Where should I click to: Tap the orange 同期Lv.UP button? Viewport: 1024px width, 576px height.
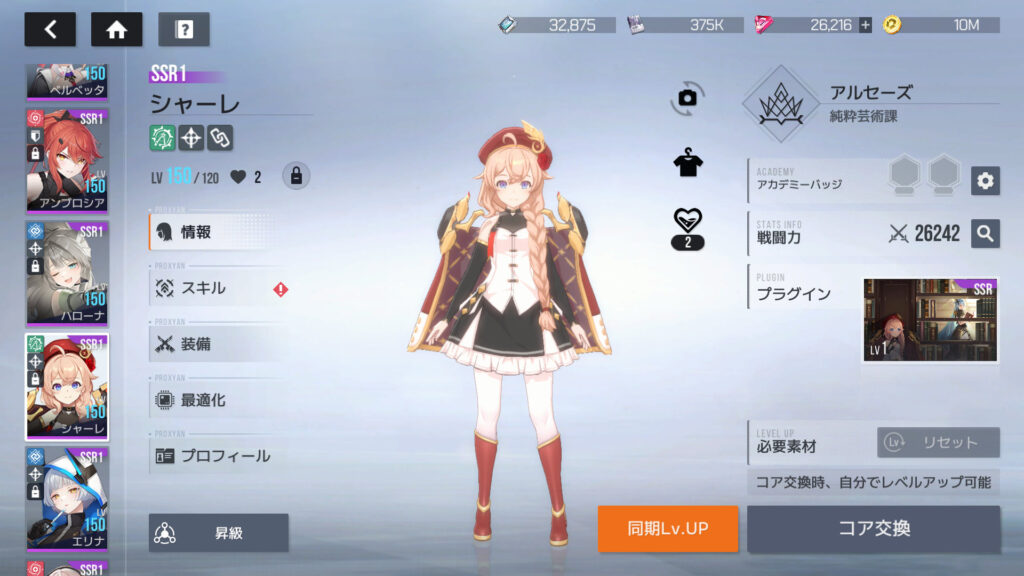tap(668, 529)
